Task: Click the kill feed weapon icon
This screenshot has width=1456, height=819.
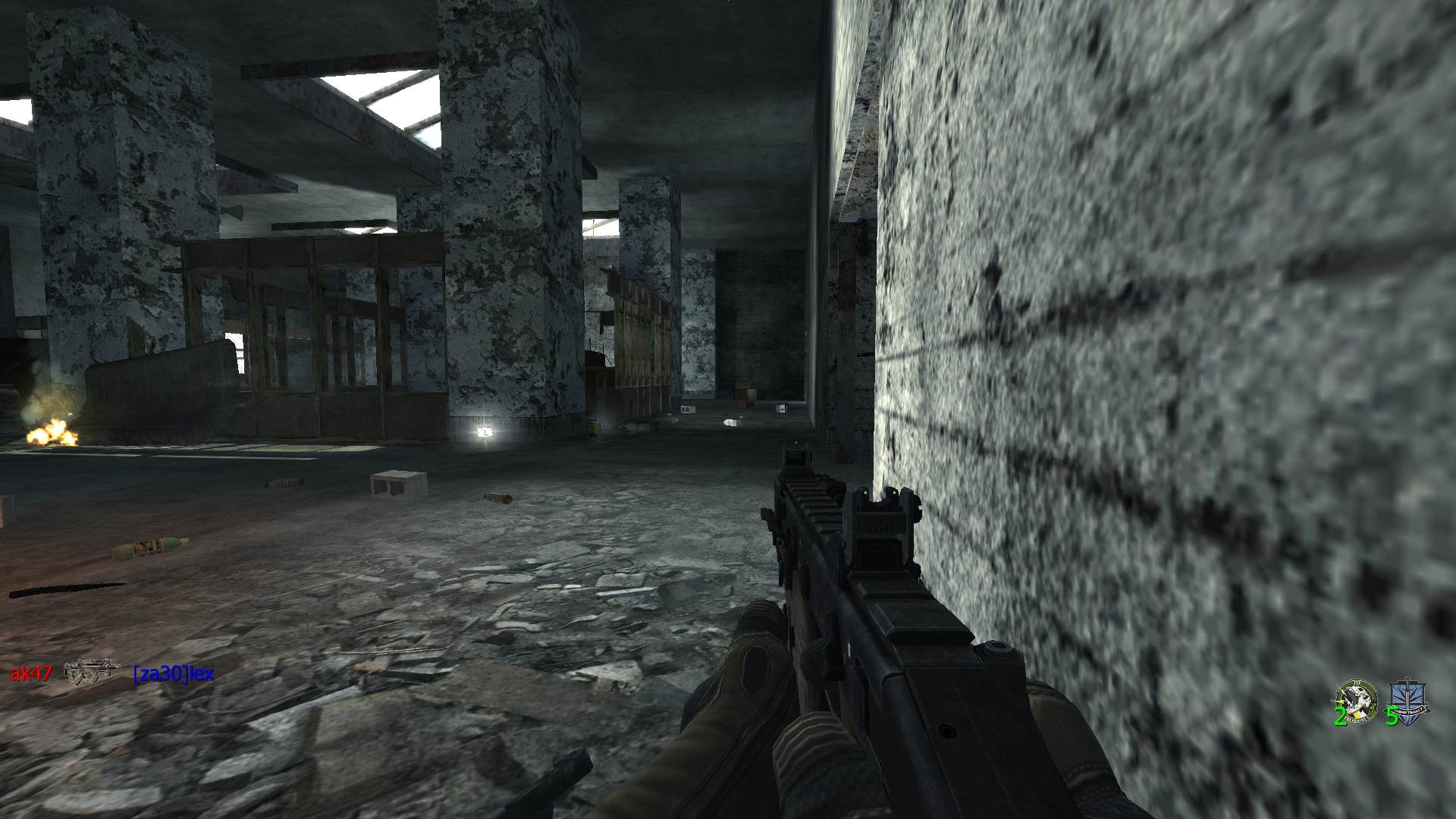Action: click(x=92, y=671)
